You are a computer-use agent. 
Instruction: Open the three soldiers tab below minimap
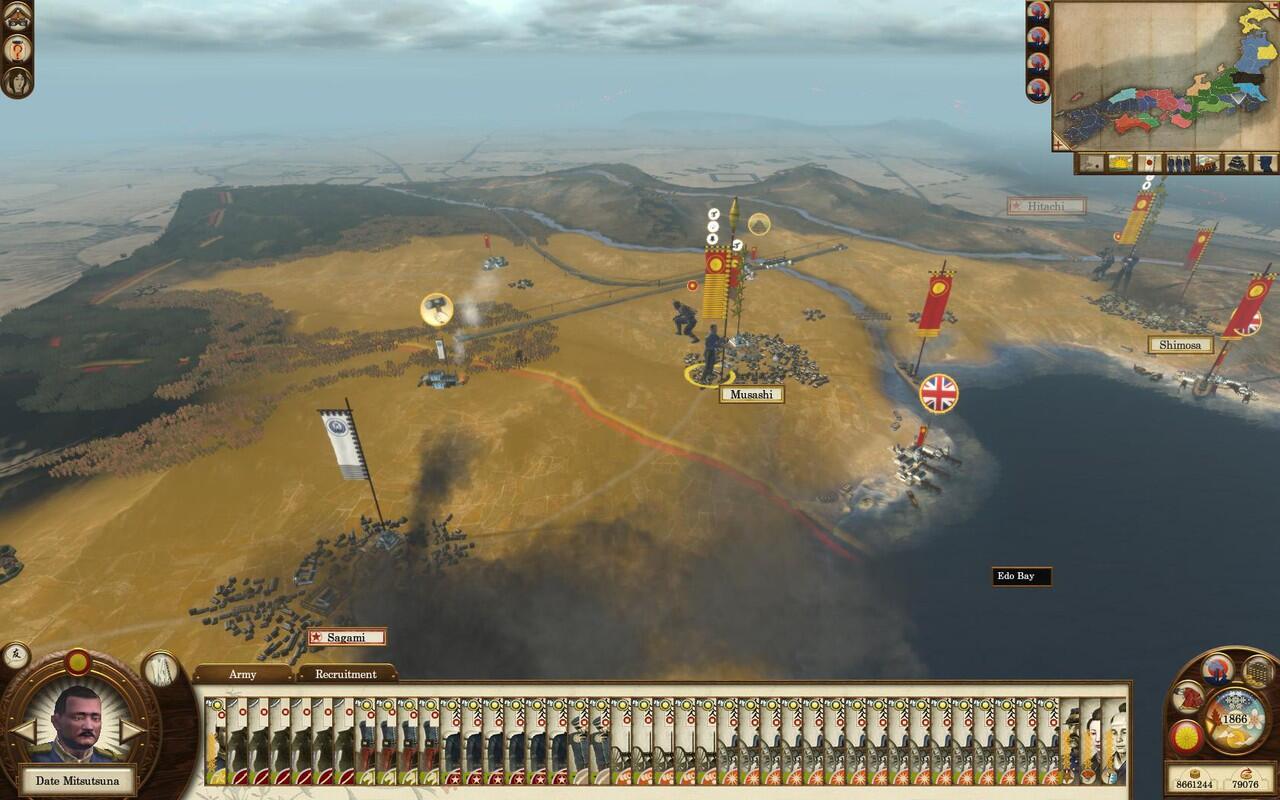coord(1178,162)
